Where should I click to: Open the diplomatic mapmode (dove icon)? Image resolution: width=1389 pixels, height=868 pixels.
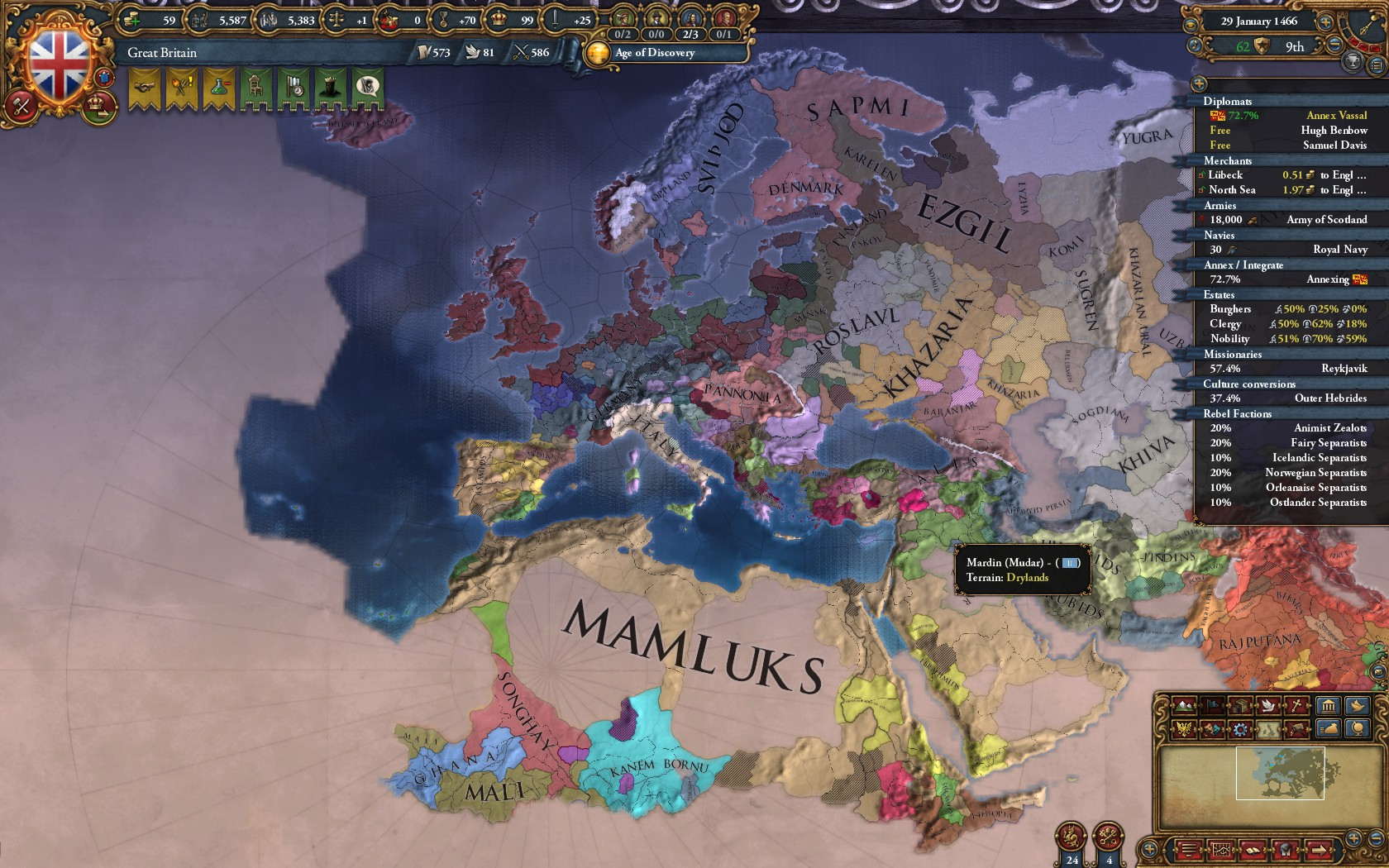1267,707
